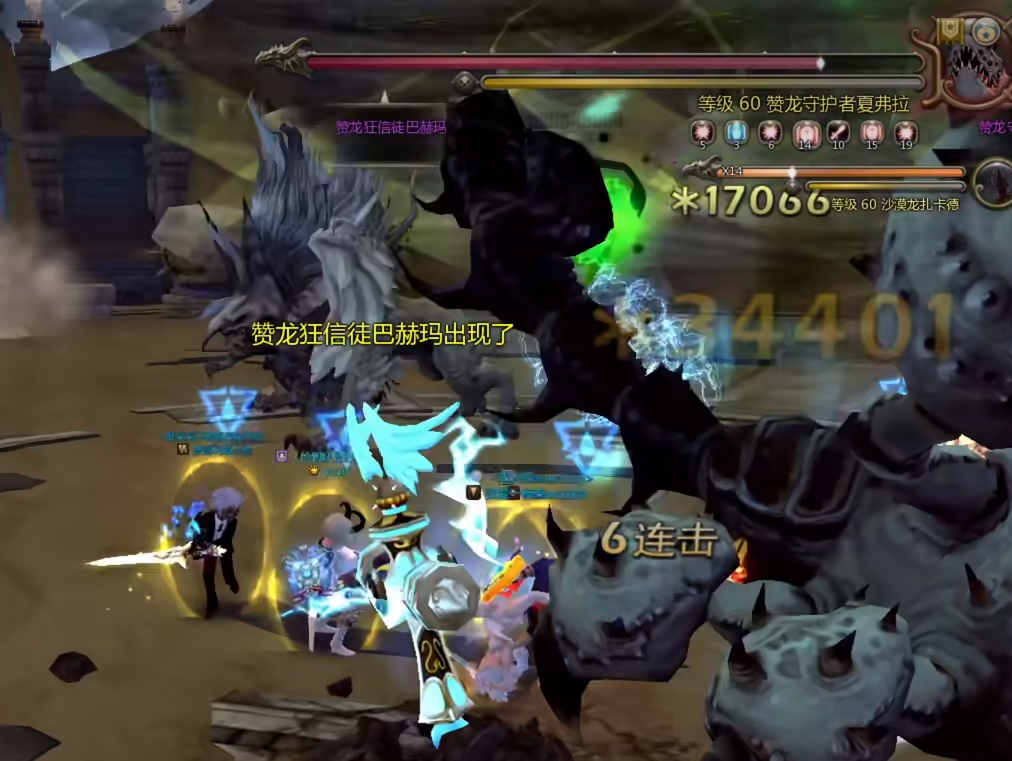Click the blue star badge on the boss portrait

point(988,31)
